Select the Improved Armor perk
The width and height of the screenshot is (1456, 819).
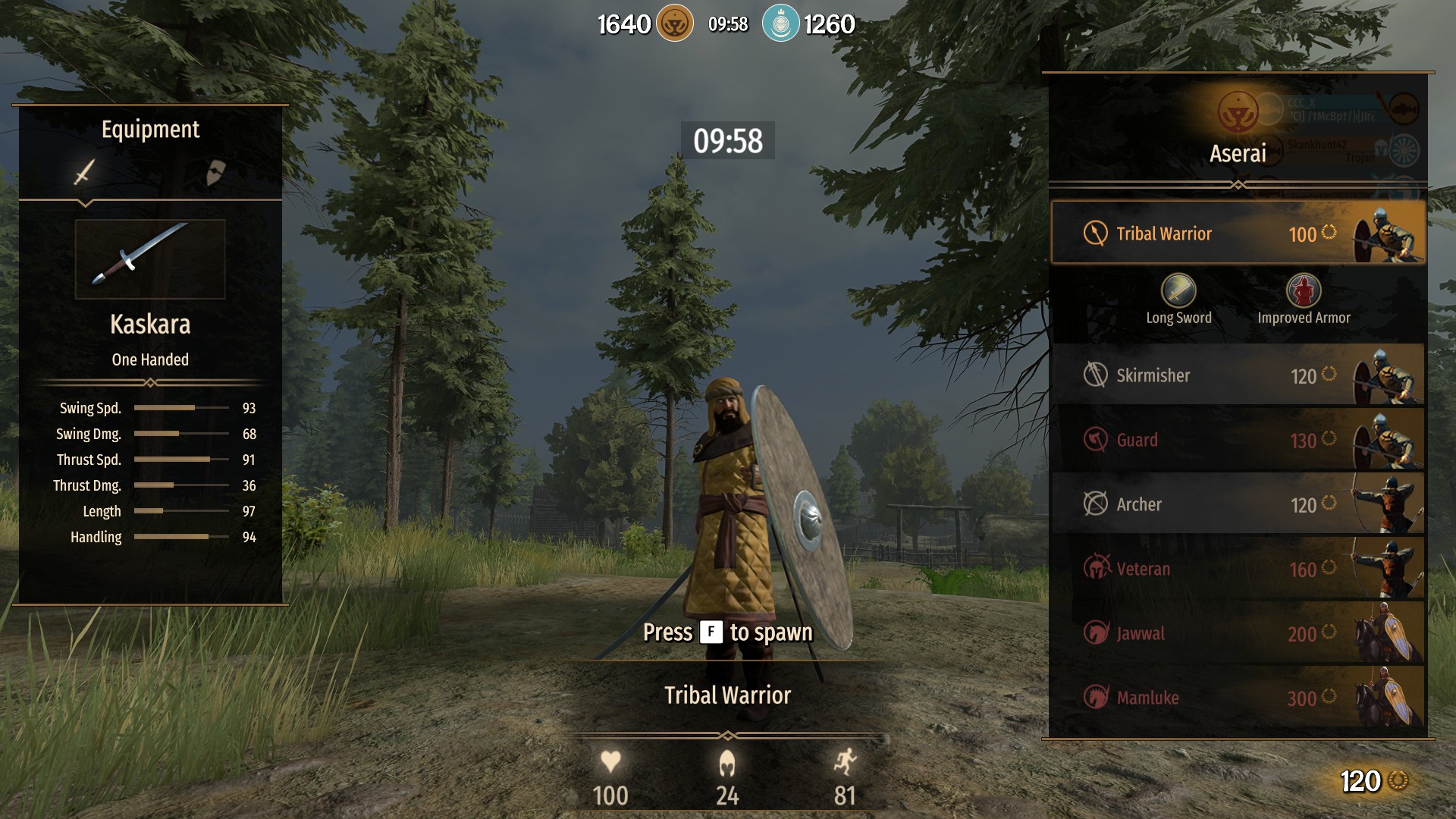[x=1304, y=291]
